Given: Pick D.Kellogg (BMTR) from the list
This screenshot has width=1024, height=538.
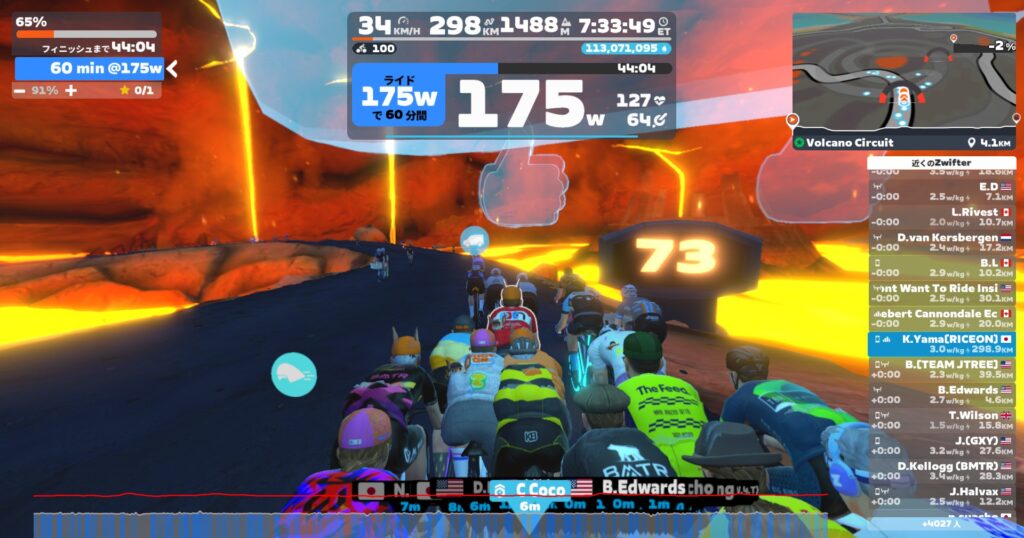Looking at the screenshot, I should pyautogui.click(x=941, y=471).
